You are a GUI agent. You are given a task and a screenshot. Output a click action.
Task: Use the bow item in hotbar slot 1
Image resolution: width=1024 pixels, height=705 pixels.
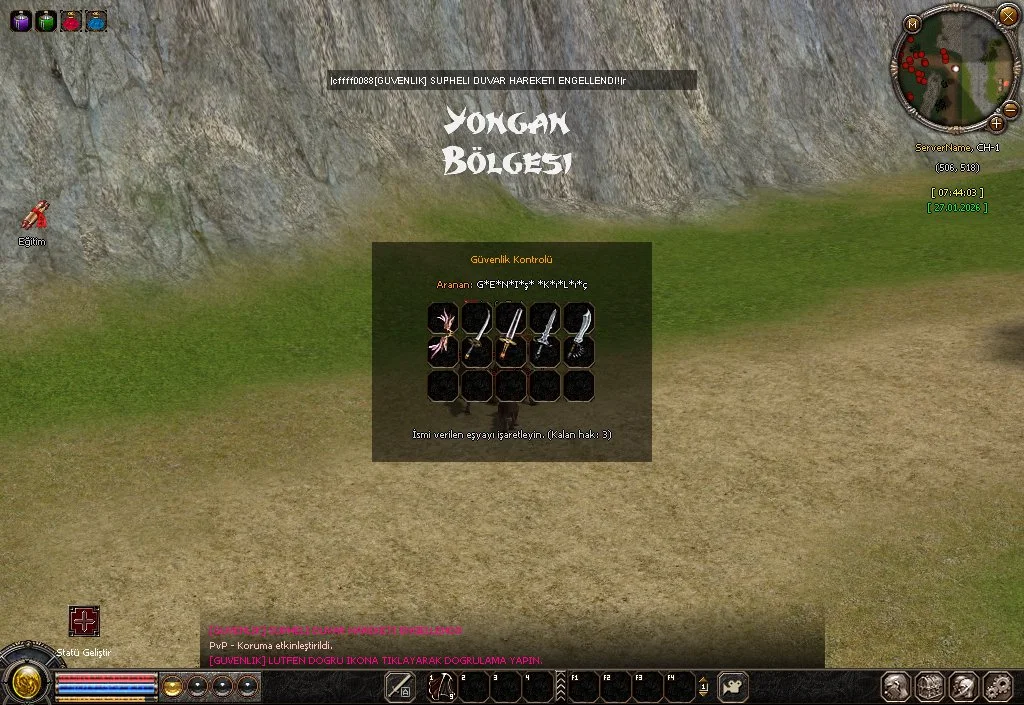click(x=441, y=686)
